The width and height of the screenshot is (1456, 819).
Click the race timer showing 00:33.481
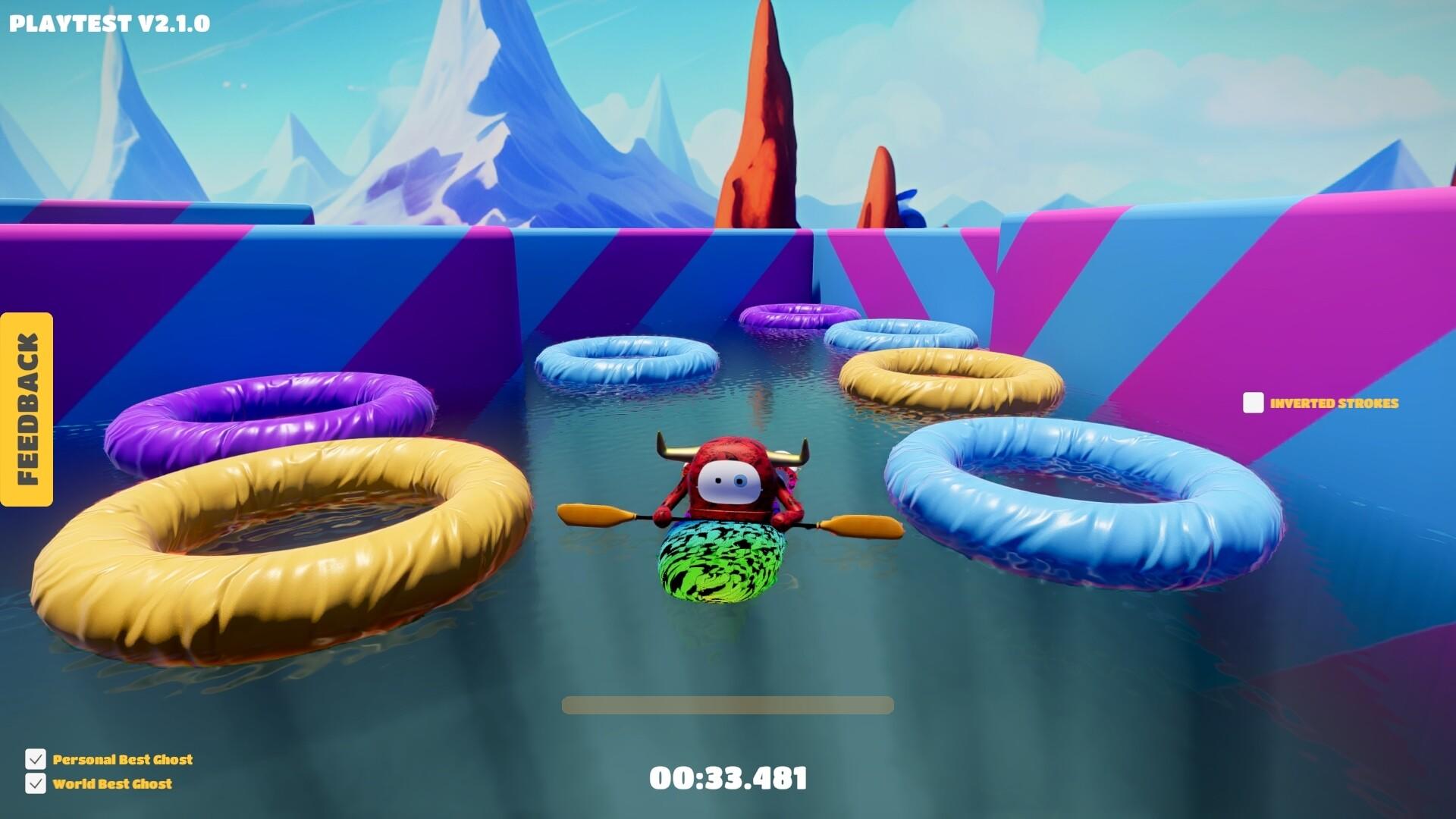(728, 777)
